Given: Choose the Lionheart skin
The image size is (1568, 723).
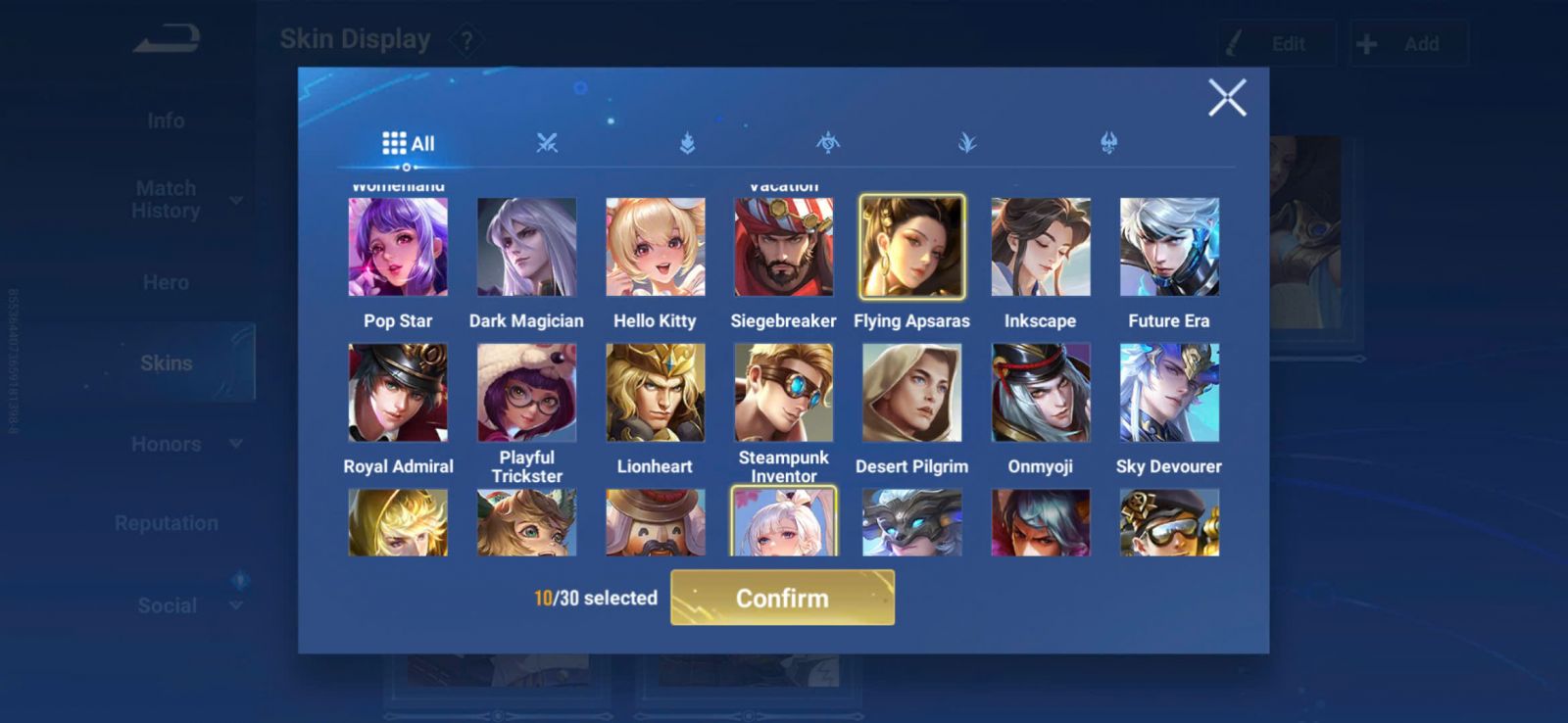Looking at the screenshot, I should pos(655,392).
